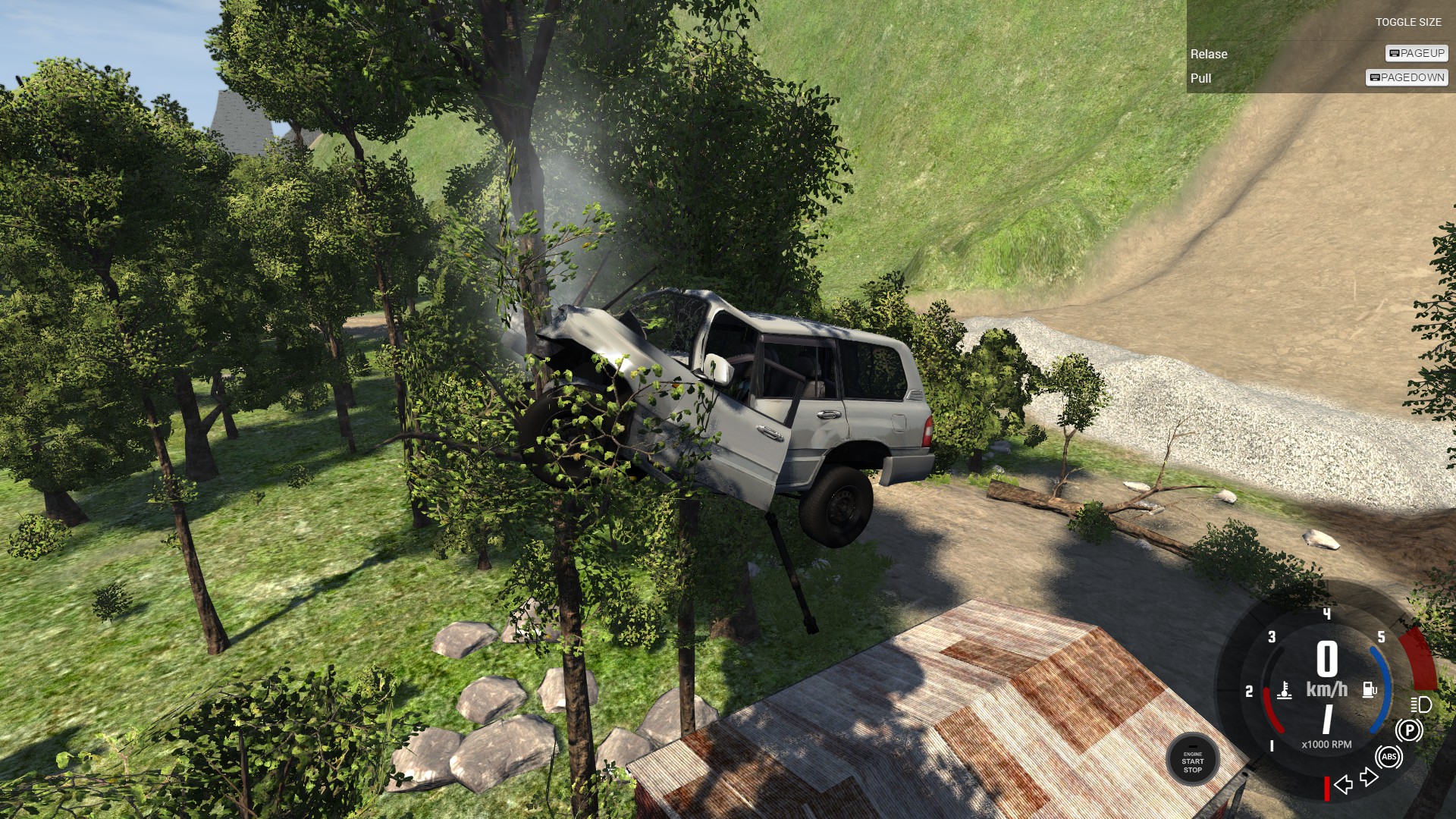
Task: Click the ABS indicator icon
Action: (x=1390, y=757)
